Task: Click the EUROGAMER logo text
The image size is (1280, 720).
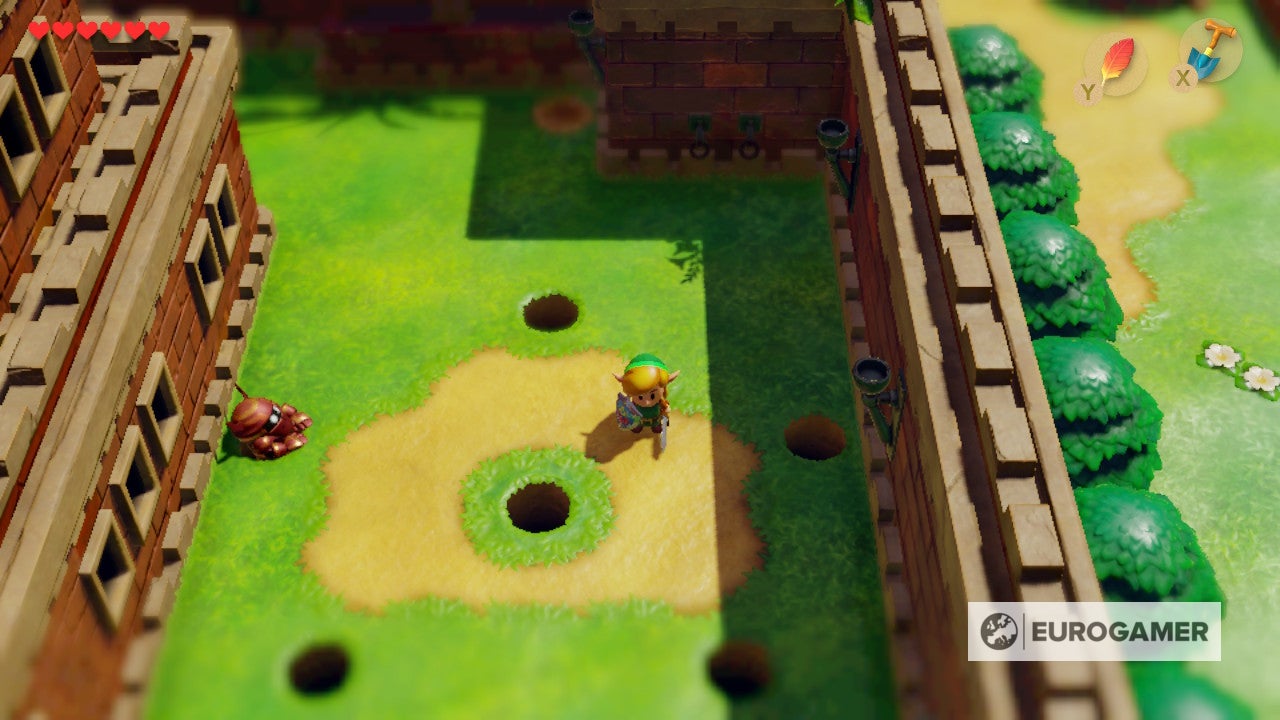Action: tap(1122, 630)
